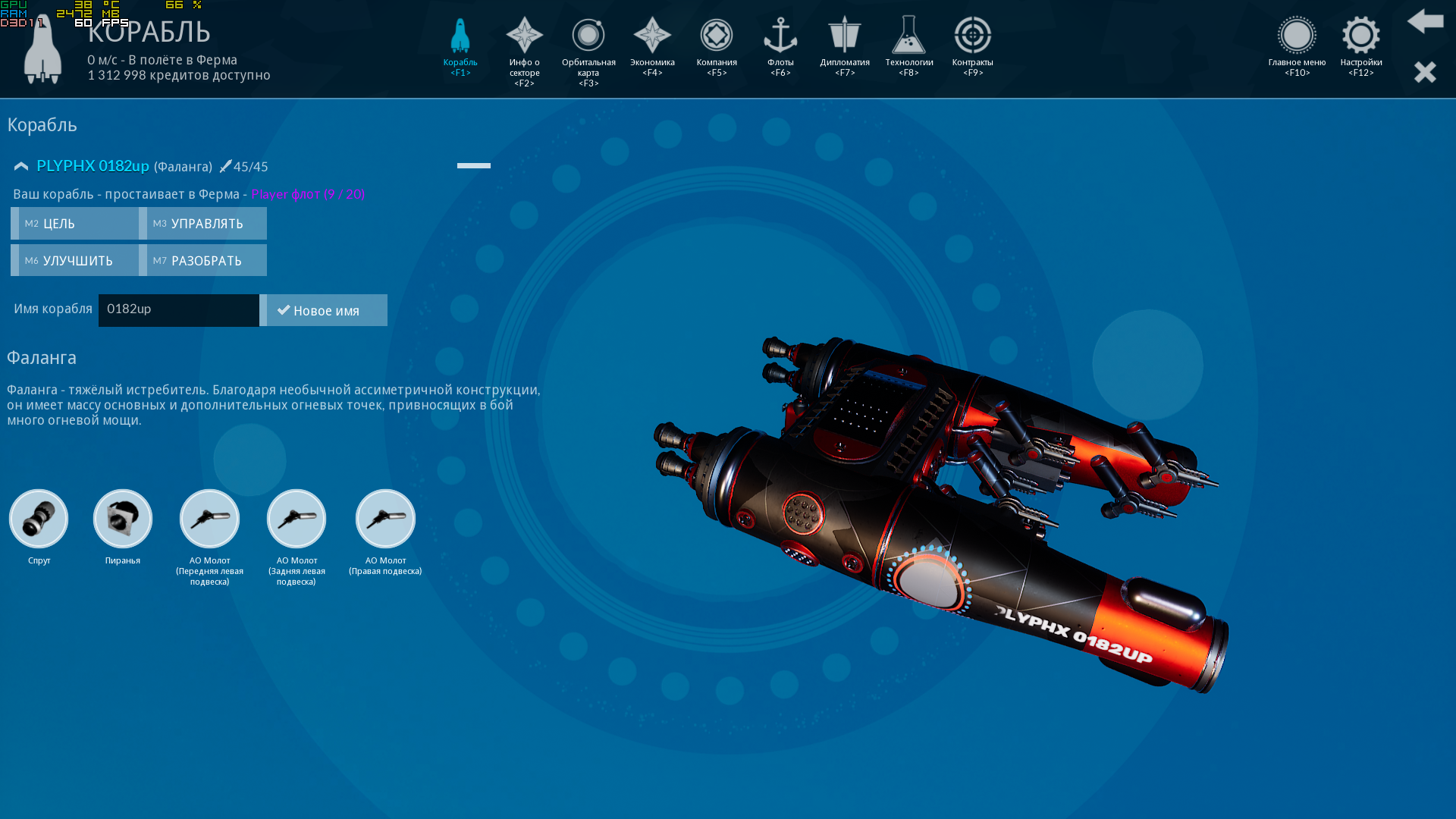The height and width of the screenshot is (819, 1456).
Task: Select the Корабль tab
Action: click(x=460, y=45)
